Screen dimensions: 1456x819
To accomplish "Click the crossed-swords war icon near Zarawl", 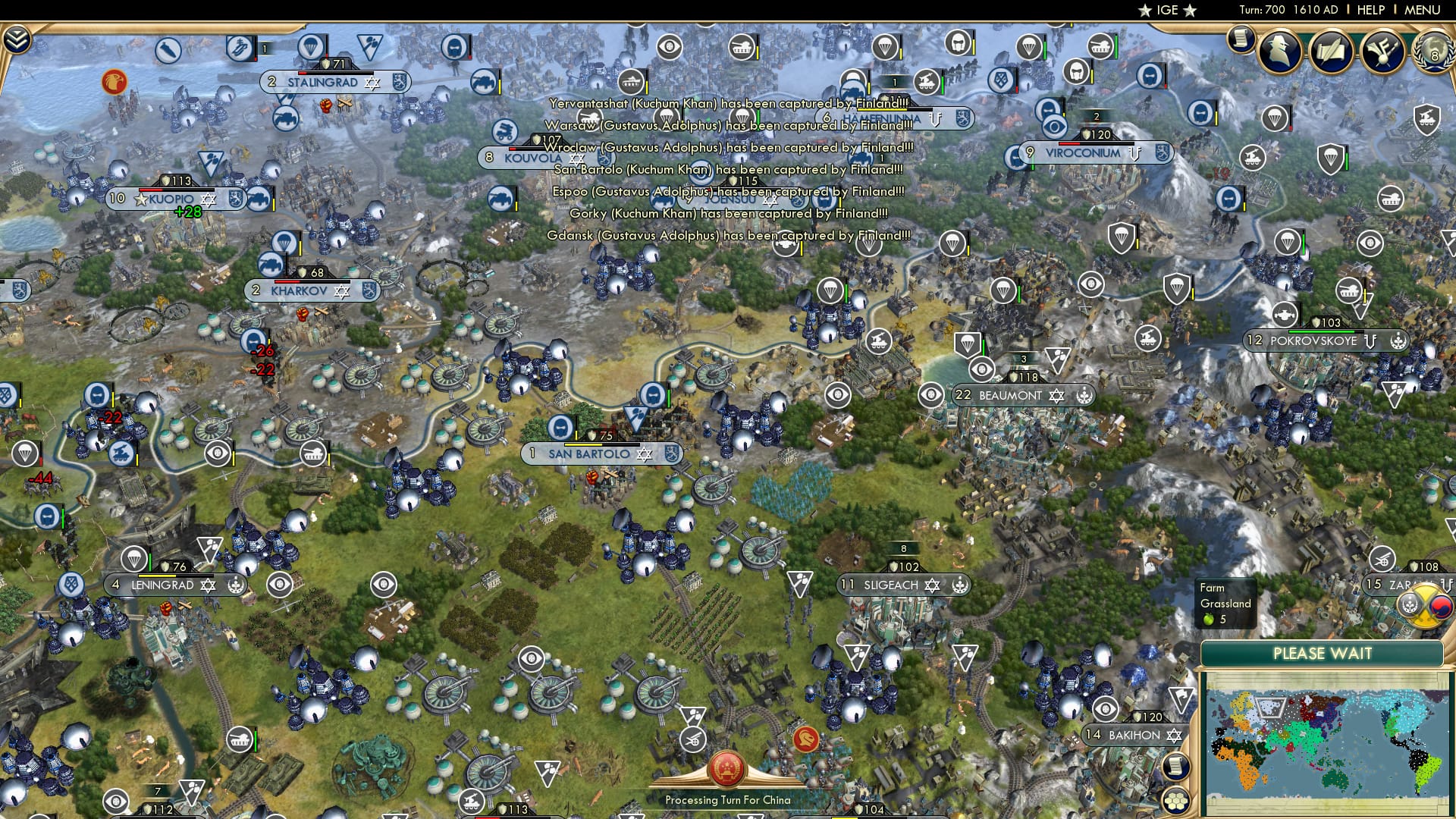I will tap(1422, 604).
